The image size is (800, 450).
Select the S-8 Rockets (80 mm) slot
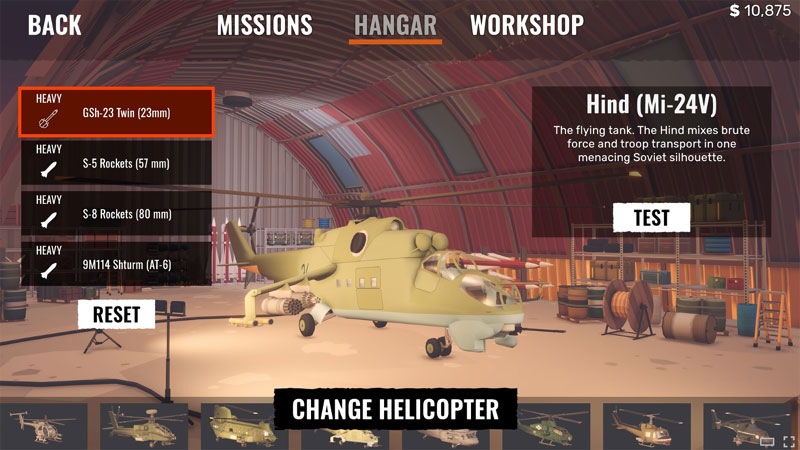(115, 212)
